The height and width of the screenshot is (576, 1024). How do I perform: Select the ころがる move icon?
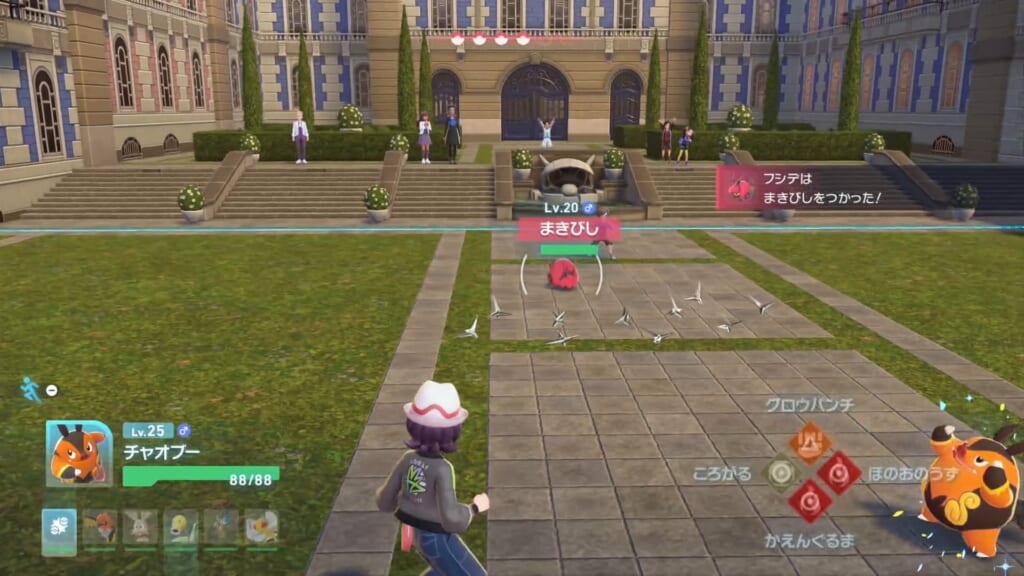click(782, 472)
